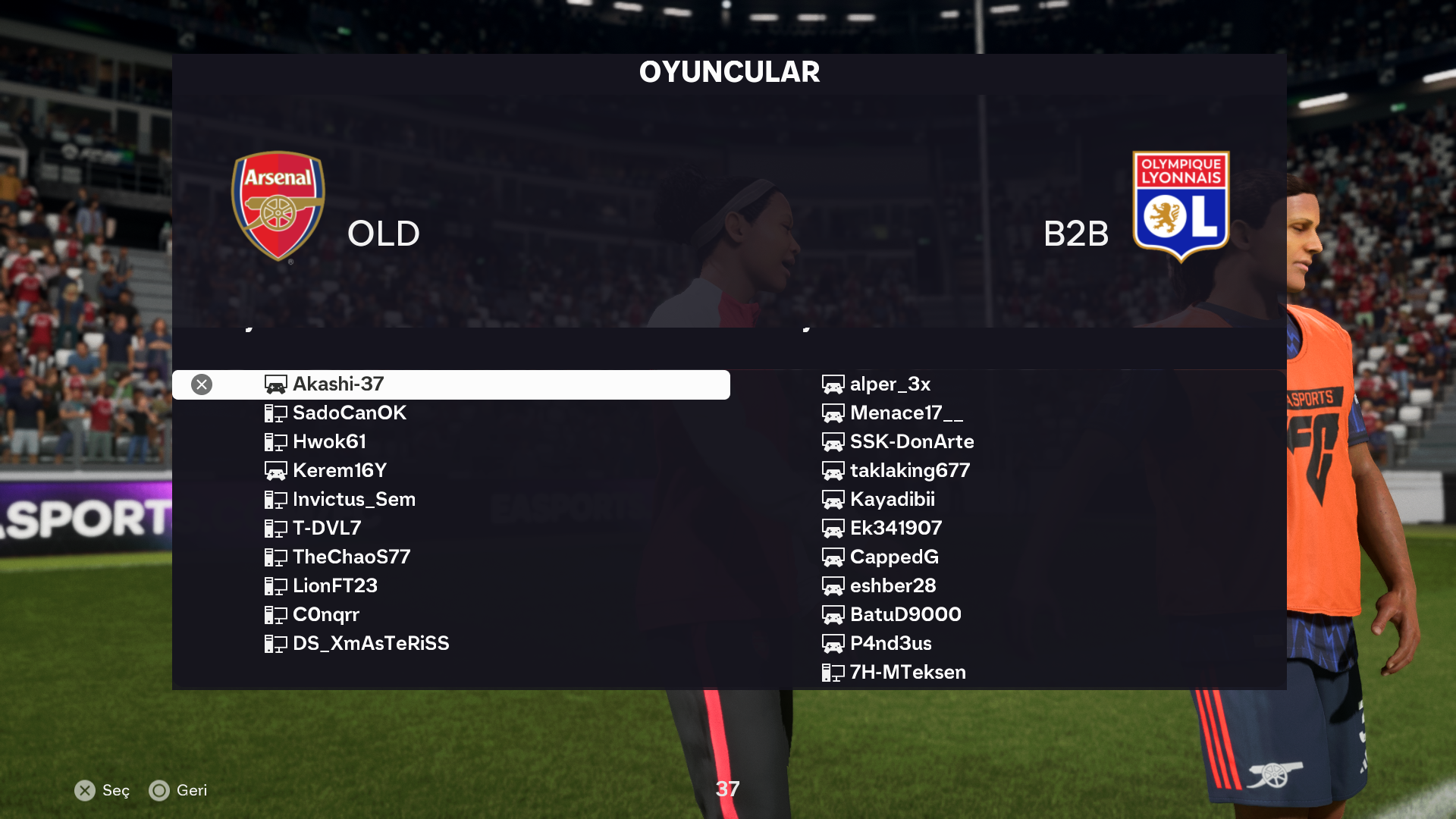This screenshot has height=819, width=1456.
Task: Select alper_3x on the B2B team
Action: click(890, 384)
